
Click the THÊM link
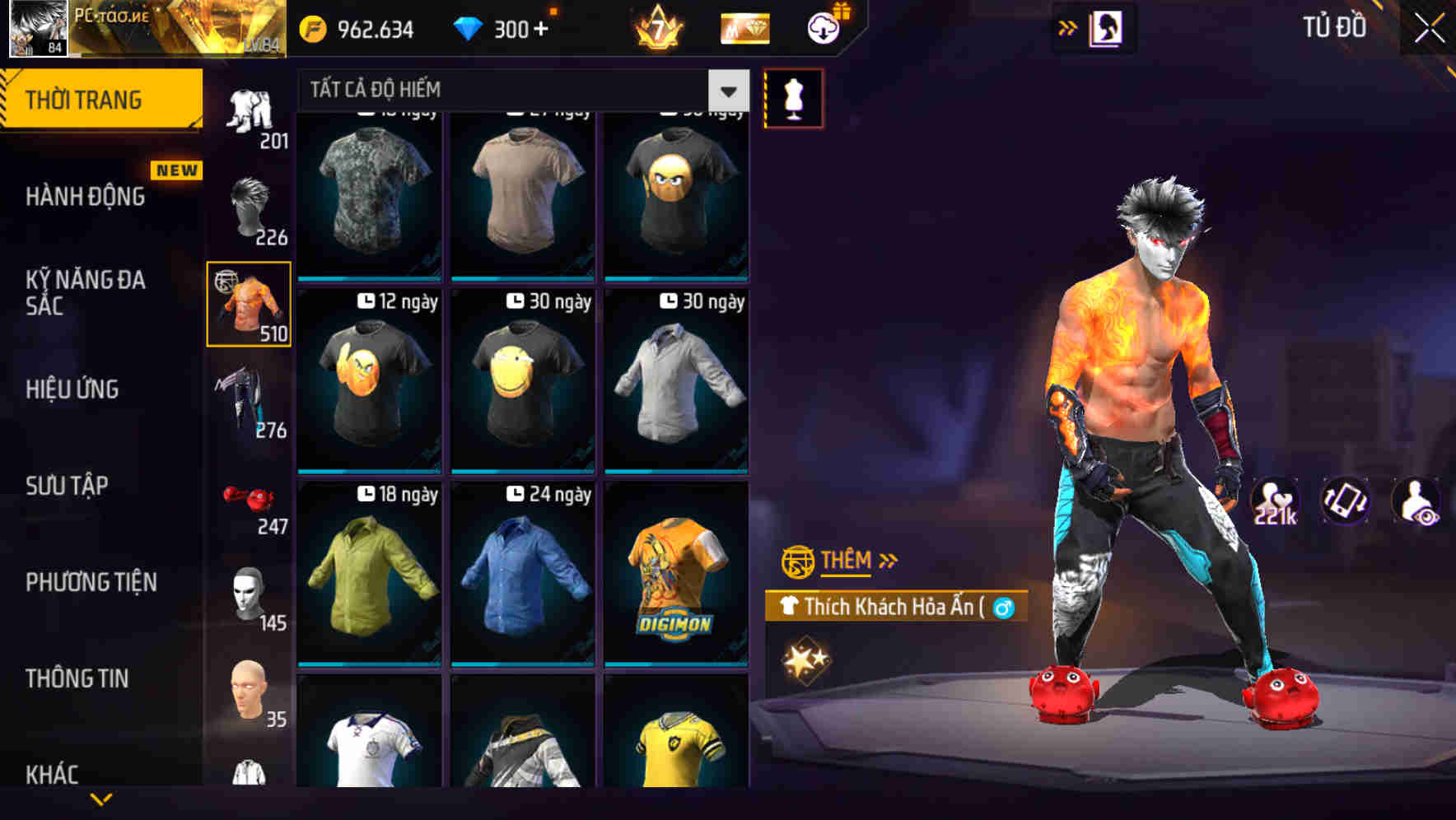point(848,561)
